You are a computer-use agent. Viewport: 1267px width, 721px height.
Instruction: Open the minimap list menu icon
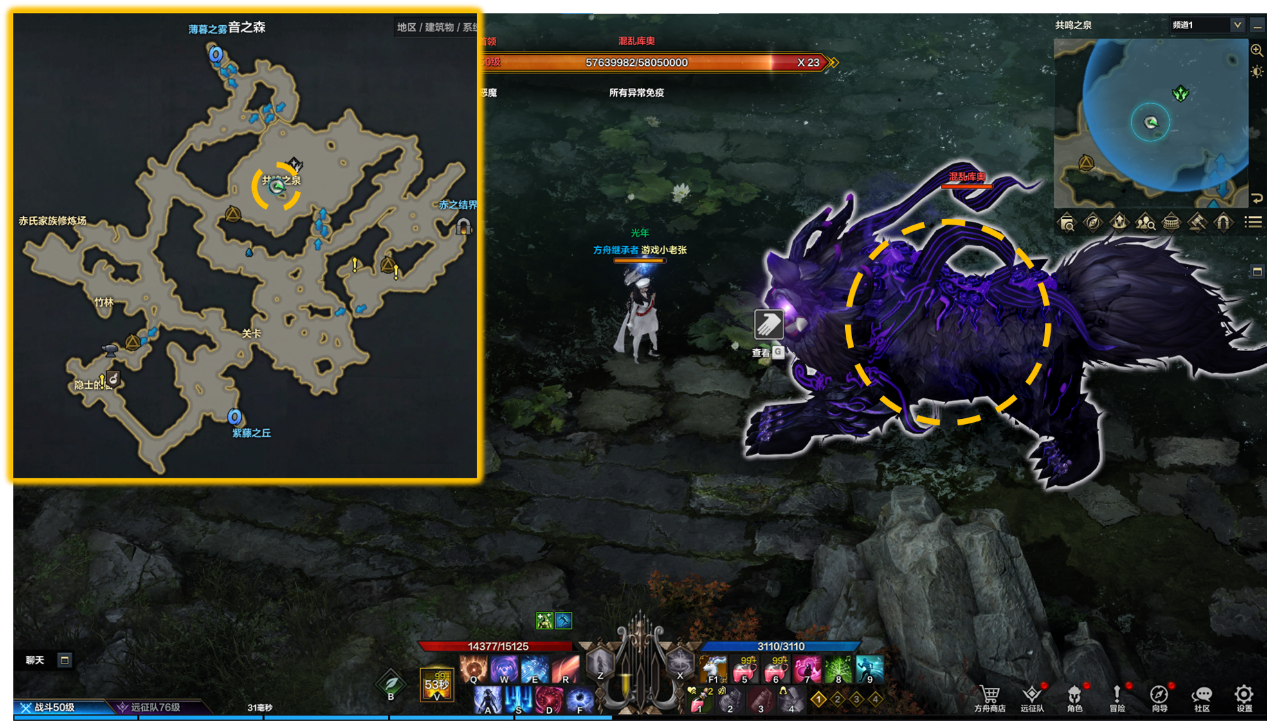click(x=1252, y=222)
